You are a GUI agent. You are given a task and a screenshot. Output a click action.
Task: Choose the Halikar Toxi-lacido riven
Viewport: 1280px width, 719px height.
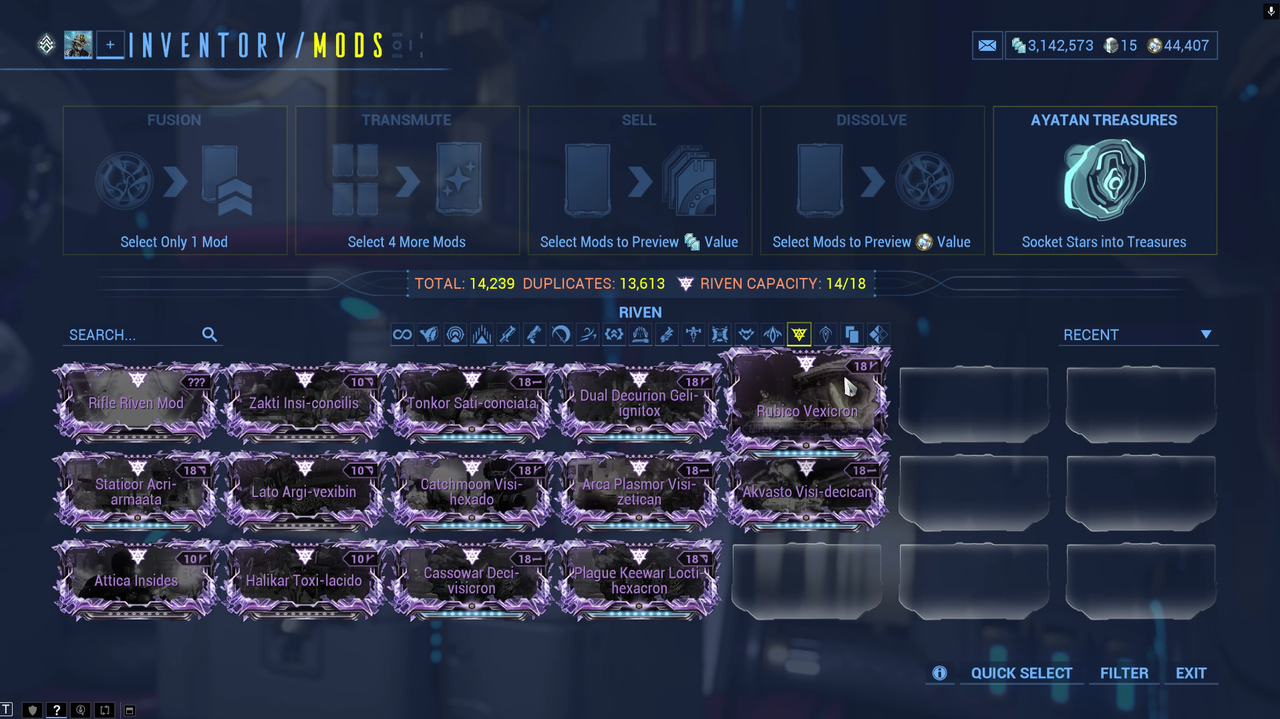[x=304, y=580]
